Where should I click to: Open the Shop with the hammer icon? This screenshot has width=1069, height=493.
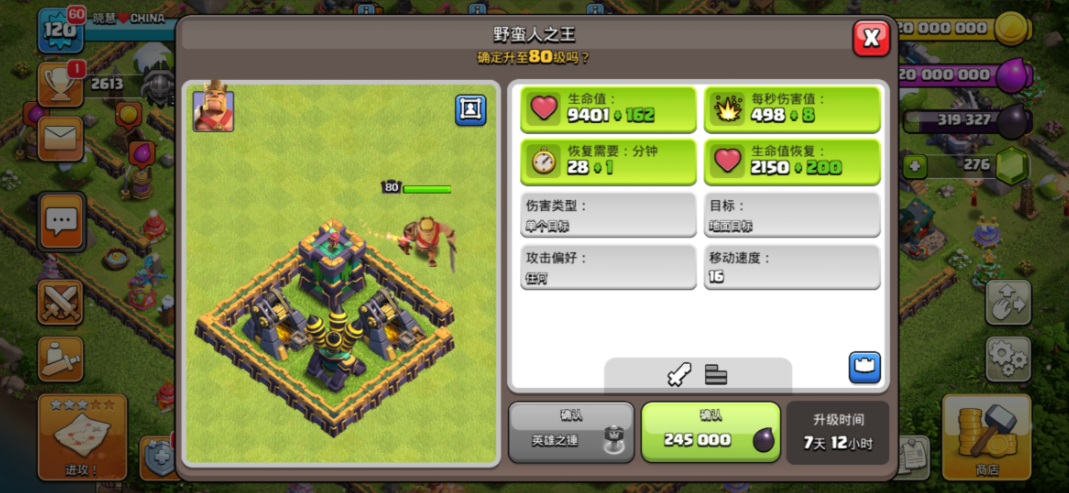[986, 437]
